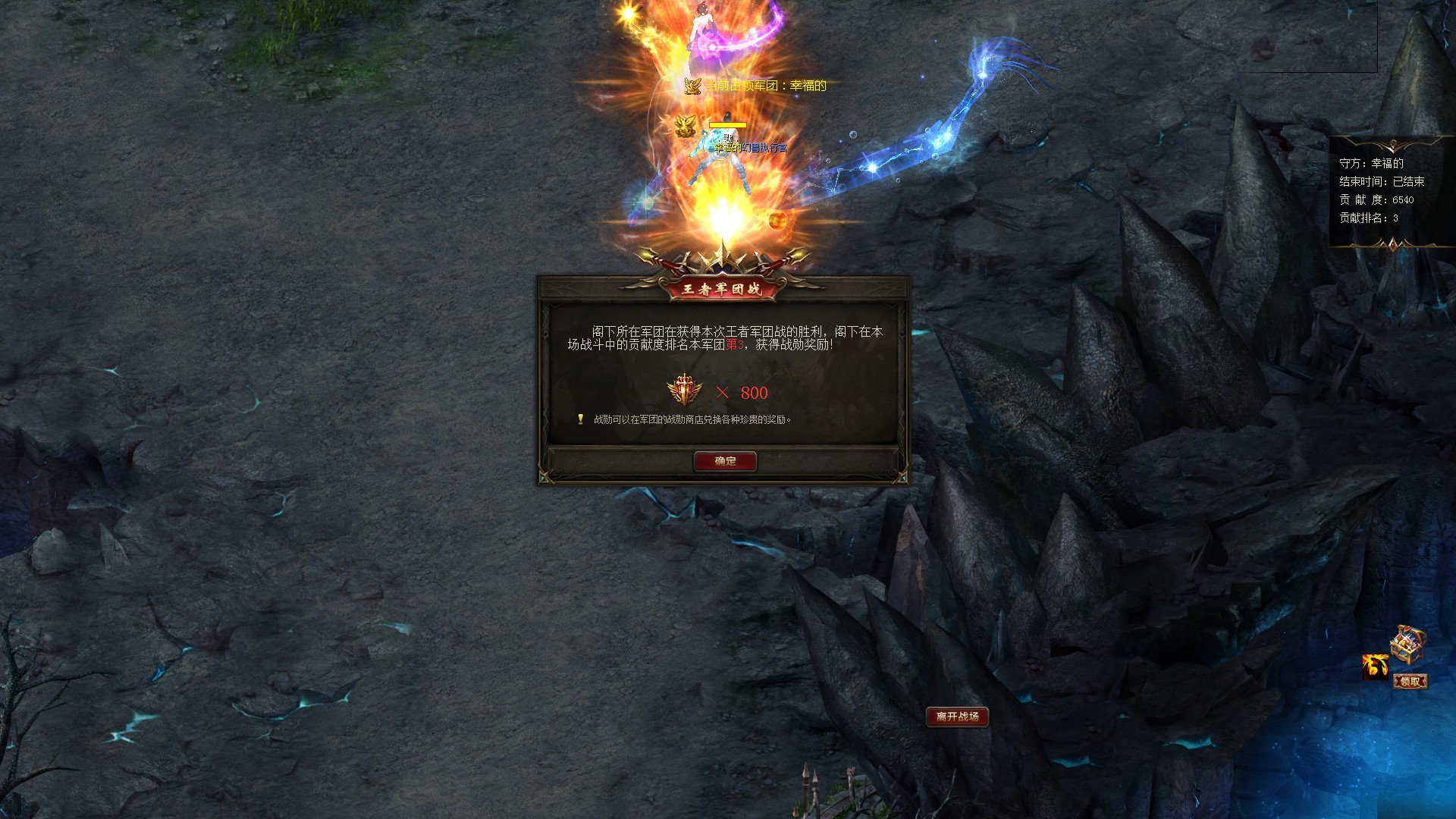Click the 离开战场 leave battlefield button
Image resolution: width=1456 pixels, height=819 pixels.
click(957, 717)
